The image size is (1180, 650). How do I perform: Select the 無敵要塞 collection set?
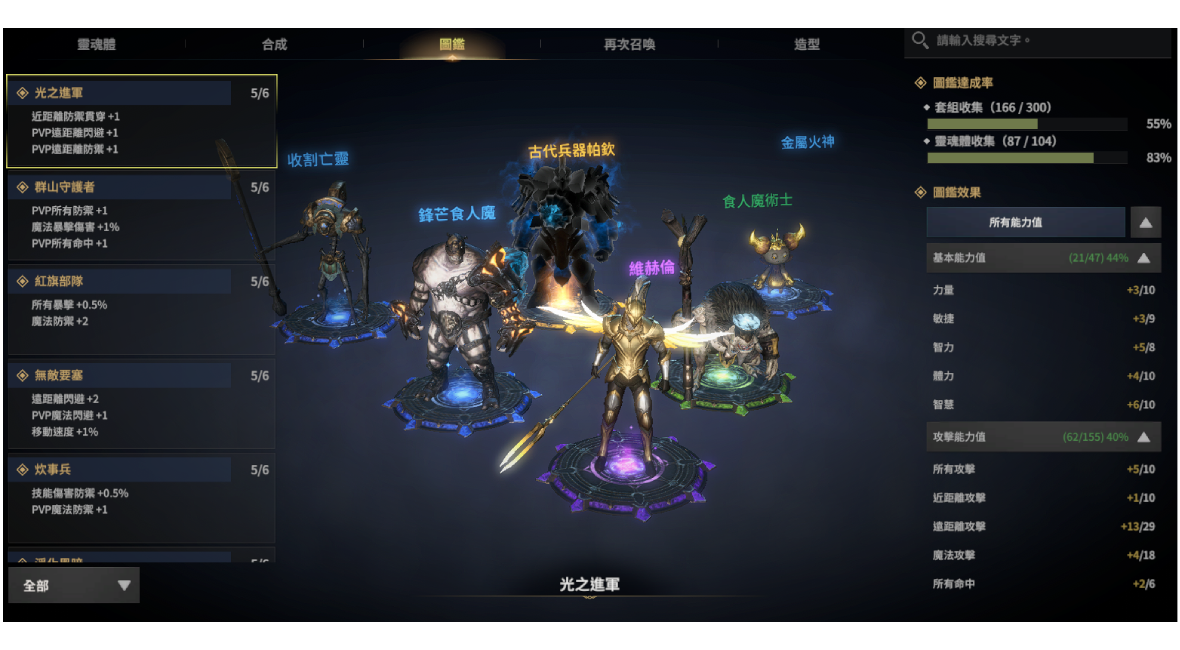141,403
